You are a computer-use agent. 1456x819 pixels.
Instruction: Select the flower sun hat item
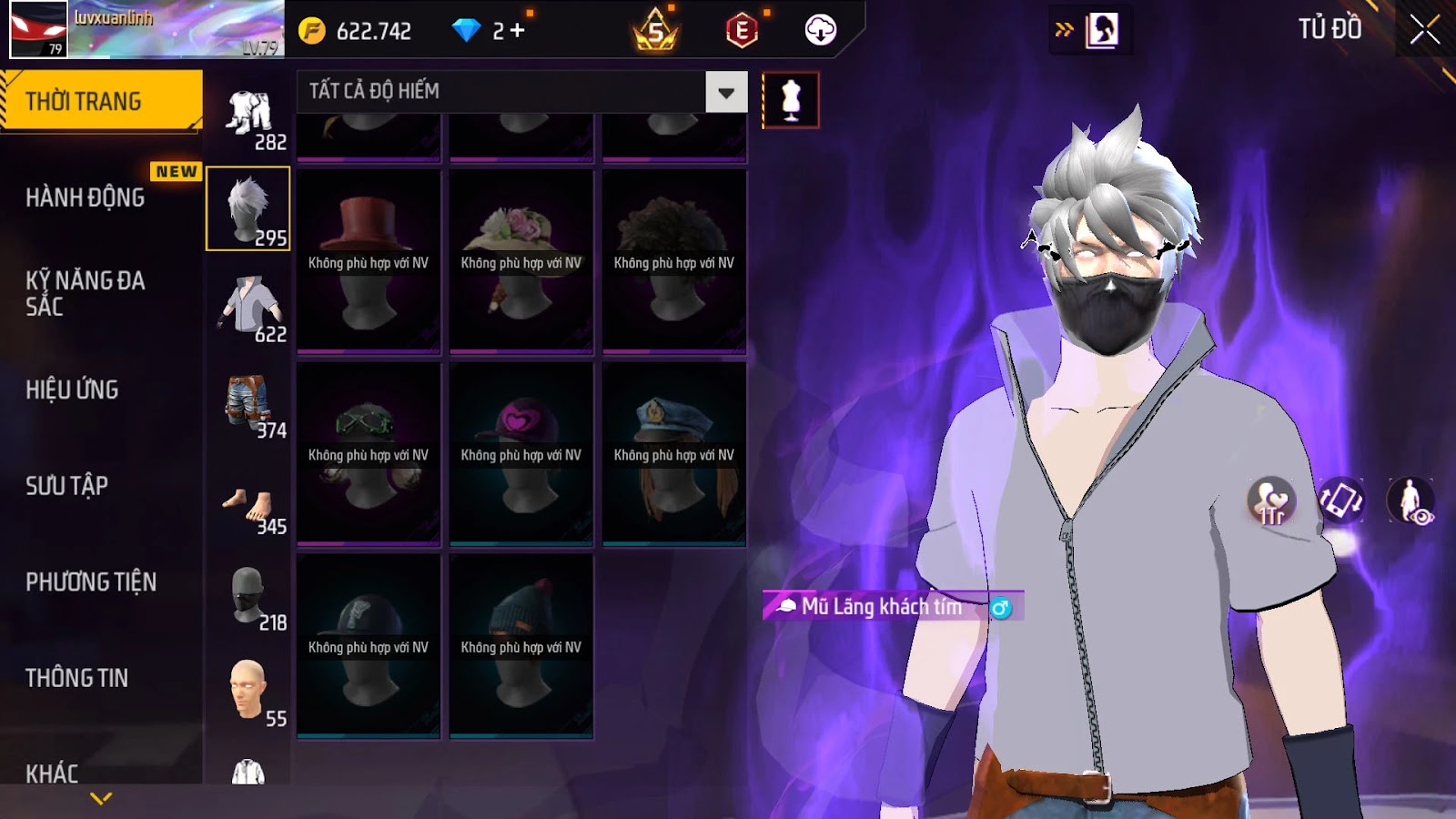521,261
